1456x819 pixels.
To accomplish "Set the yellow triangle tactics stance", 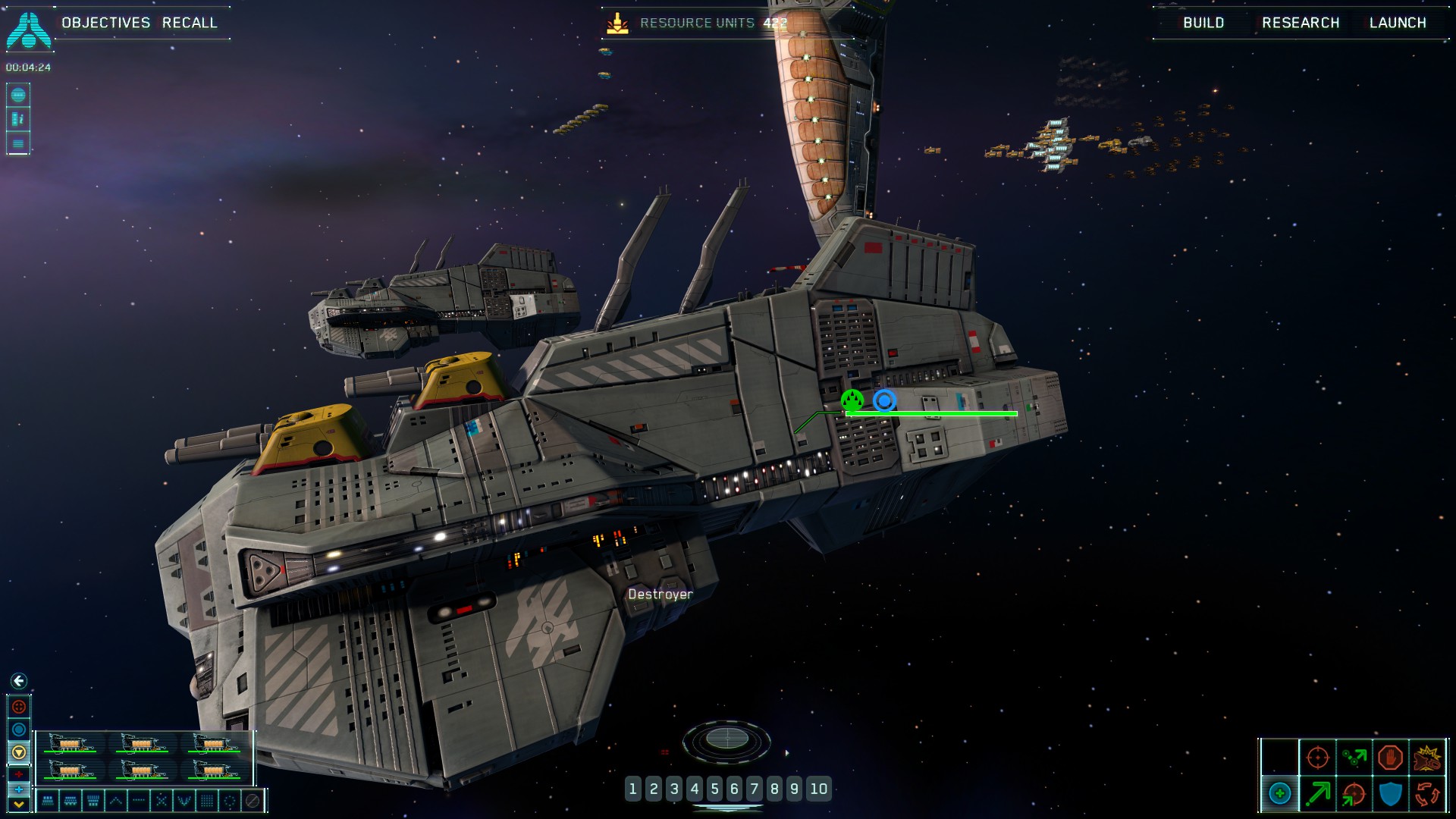I will click(19, 752).
